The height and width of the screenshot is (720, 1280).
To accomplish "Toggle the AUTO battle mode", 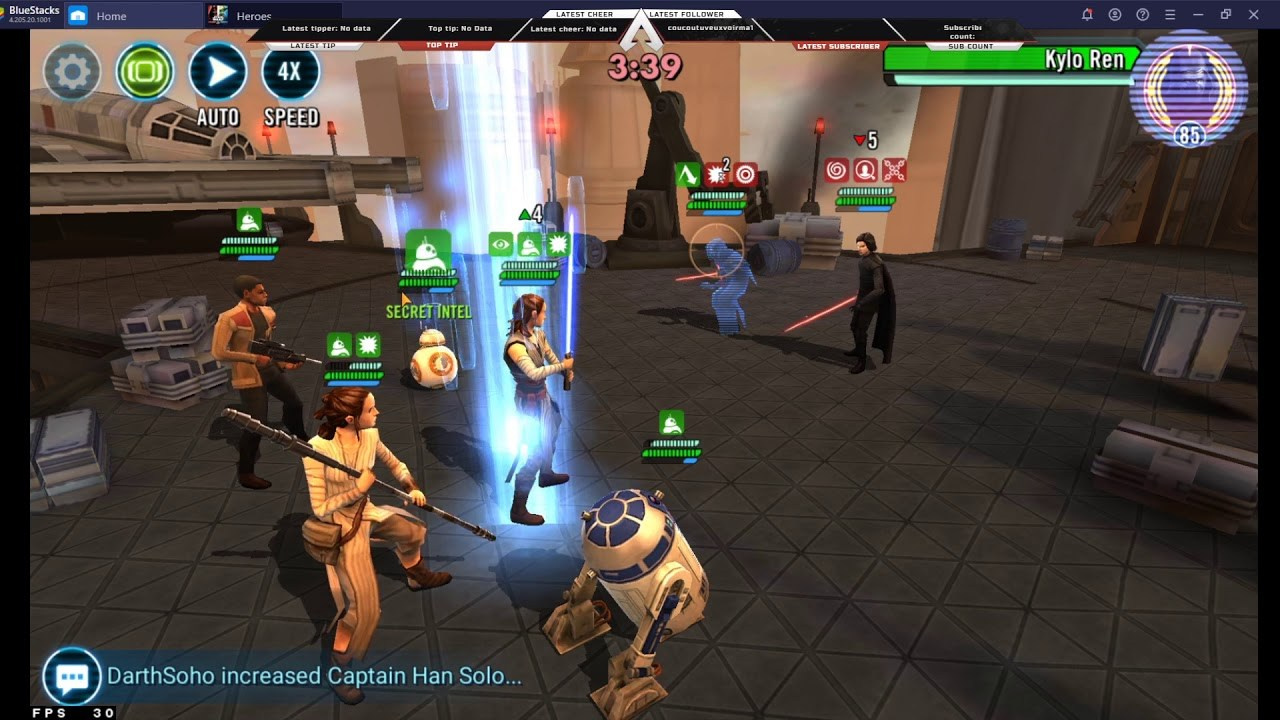I will pos(217,71).
